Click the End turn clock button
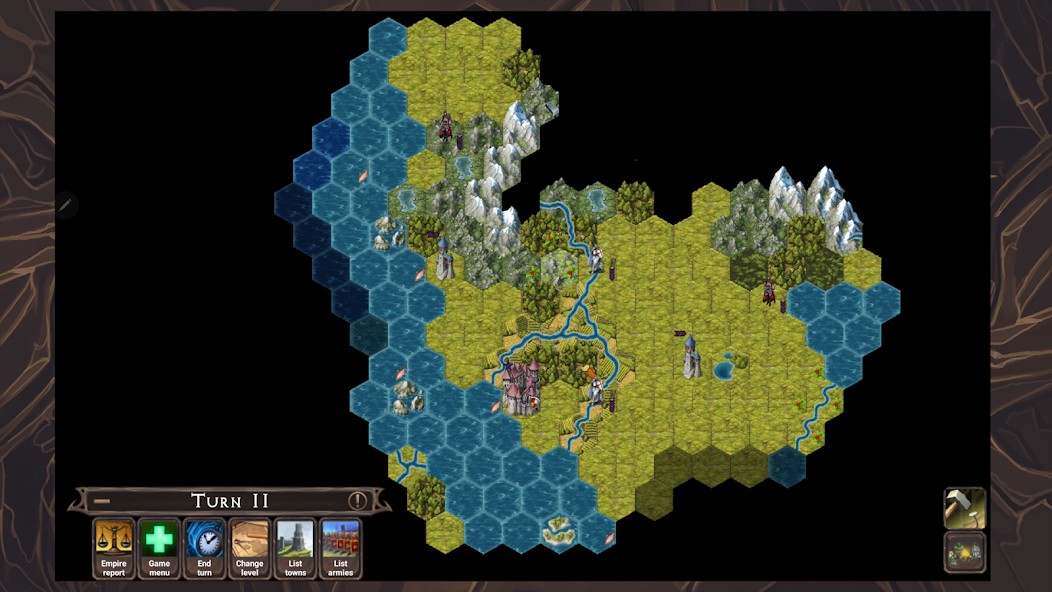 pos(204,547)
